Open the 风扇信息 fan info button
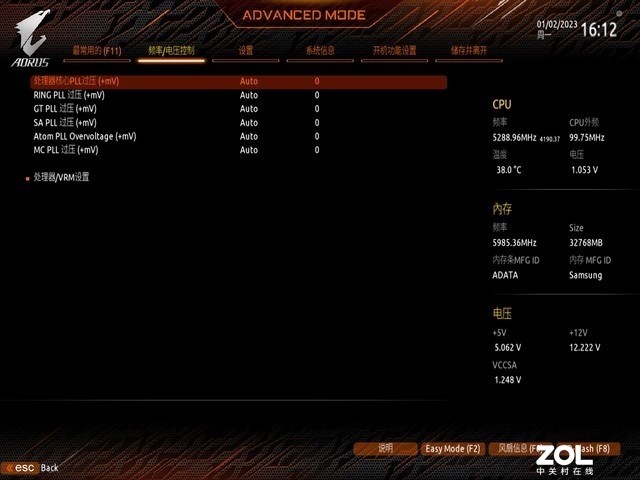 pos(520,449)
